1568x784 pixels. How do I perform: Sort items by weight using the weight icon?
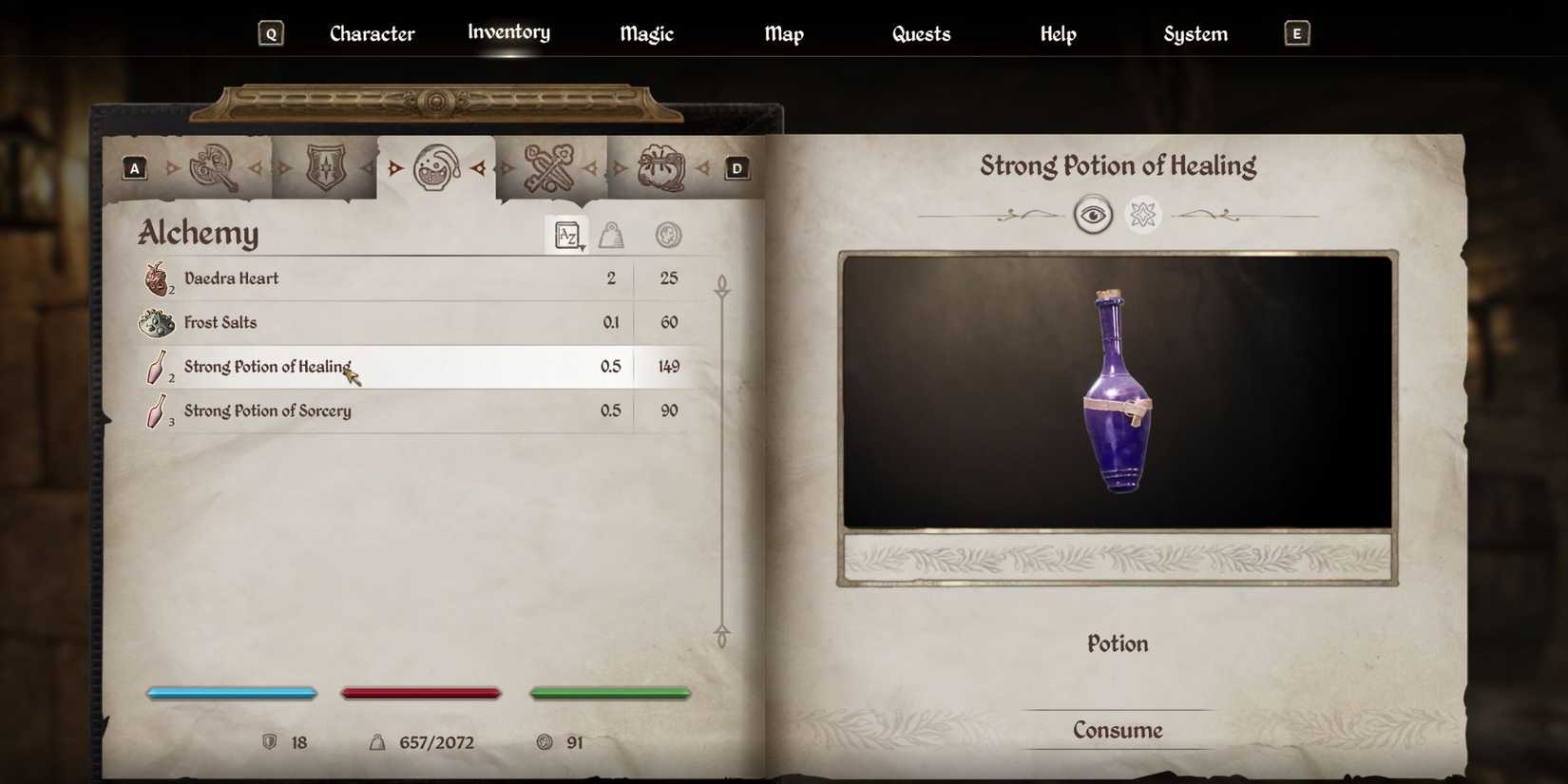coord(613,235)
